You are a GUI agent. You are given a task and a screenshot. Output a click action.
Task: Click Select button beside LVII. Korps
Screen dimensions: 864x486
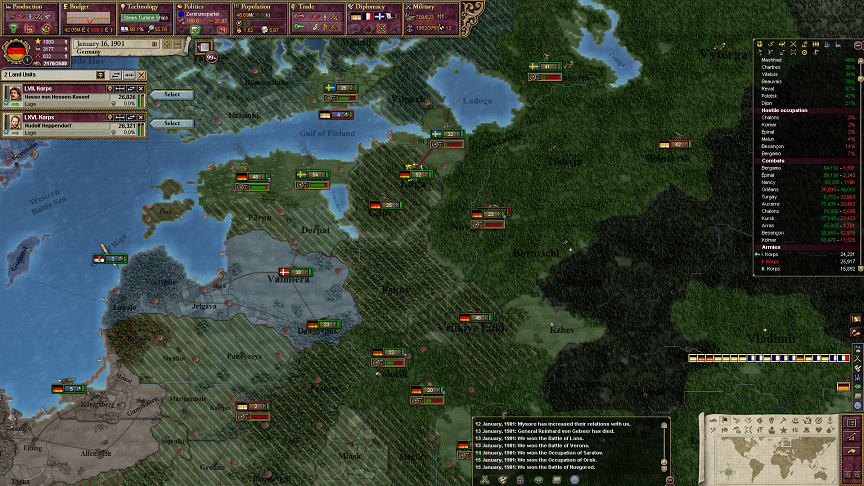[x=172, y=95]
